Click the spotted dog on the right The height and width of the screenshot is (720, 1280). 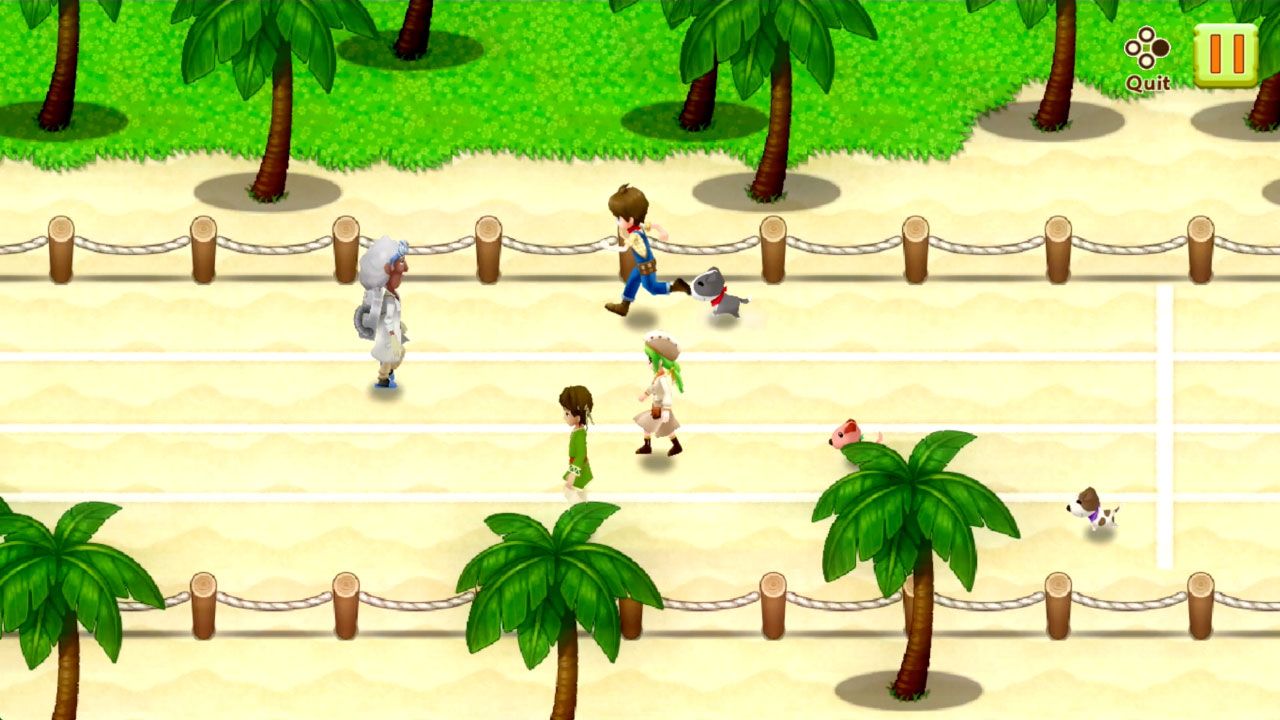coord(1091,508)
